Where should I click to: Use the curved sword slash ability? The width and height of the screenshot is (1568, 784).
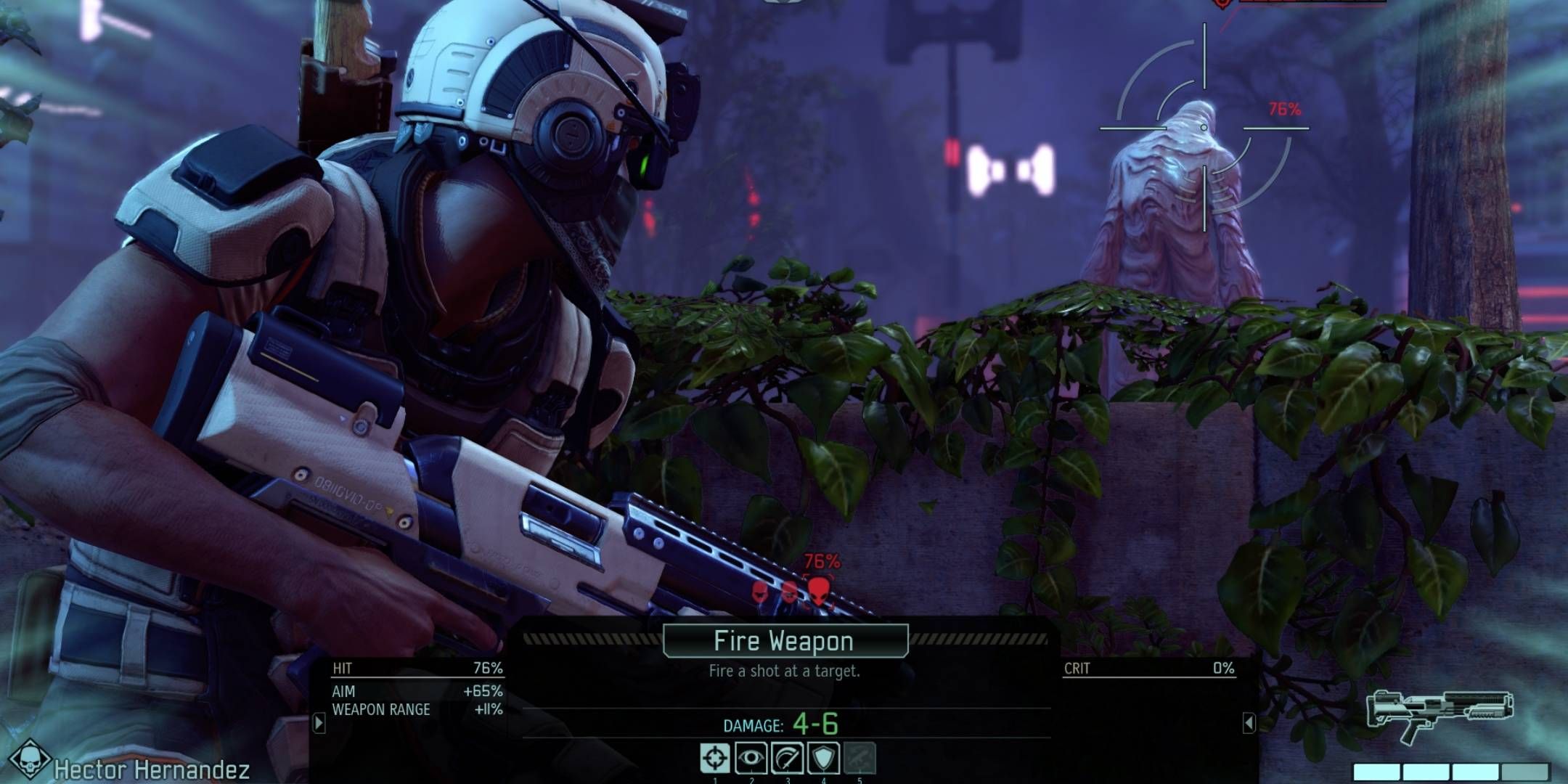[787, 759]
